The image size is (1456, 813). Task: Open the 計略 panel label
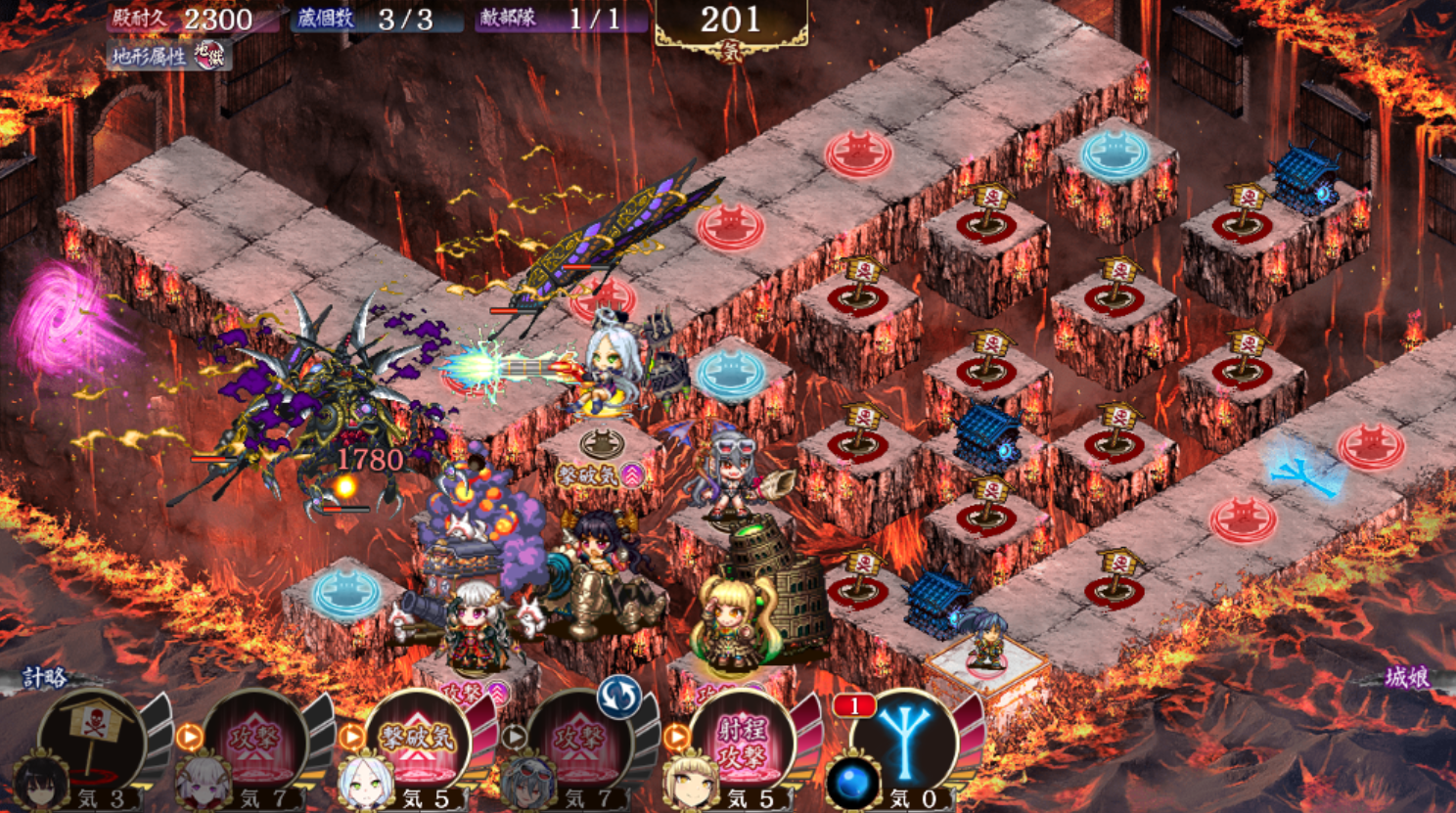pyautogui.click(x=44, y=677)
